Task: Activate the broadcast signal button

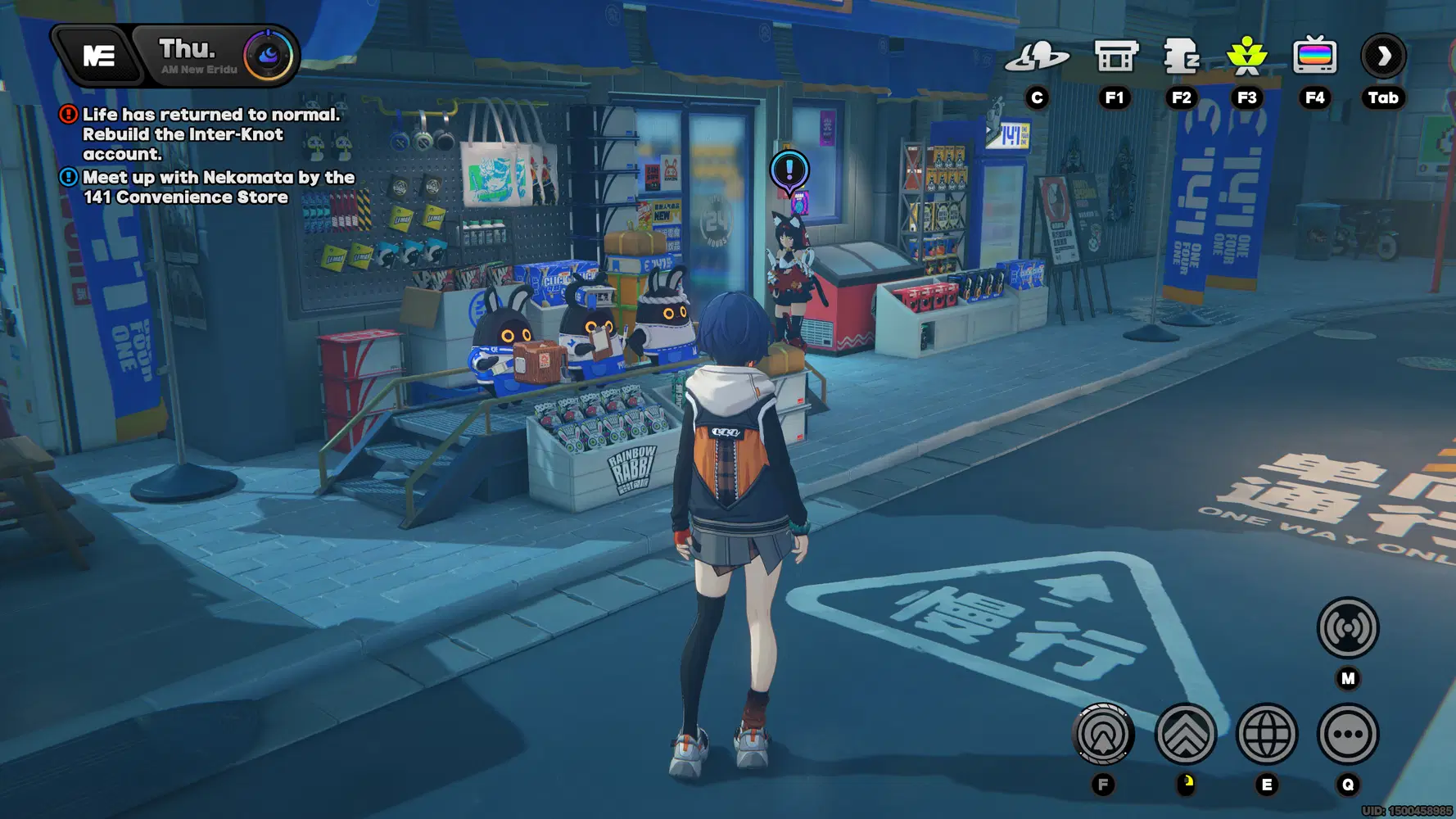Action: 1347,628
